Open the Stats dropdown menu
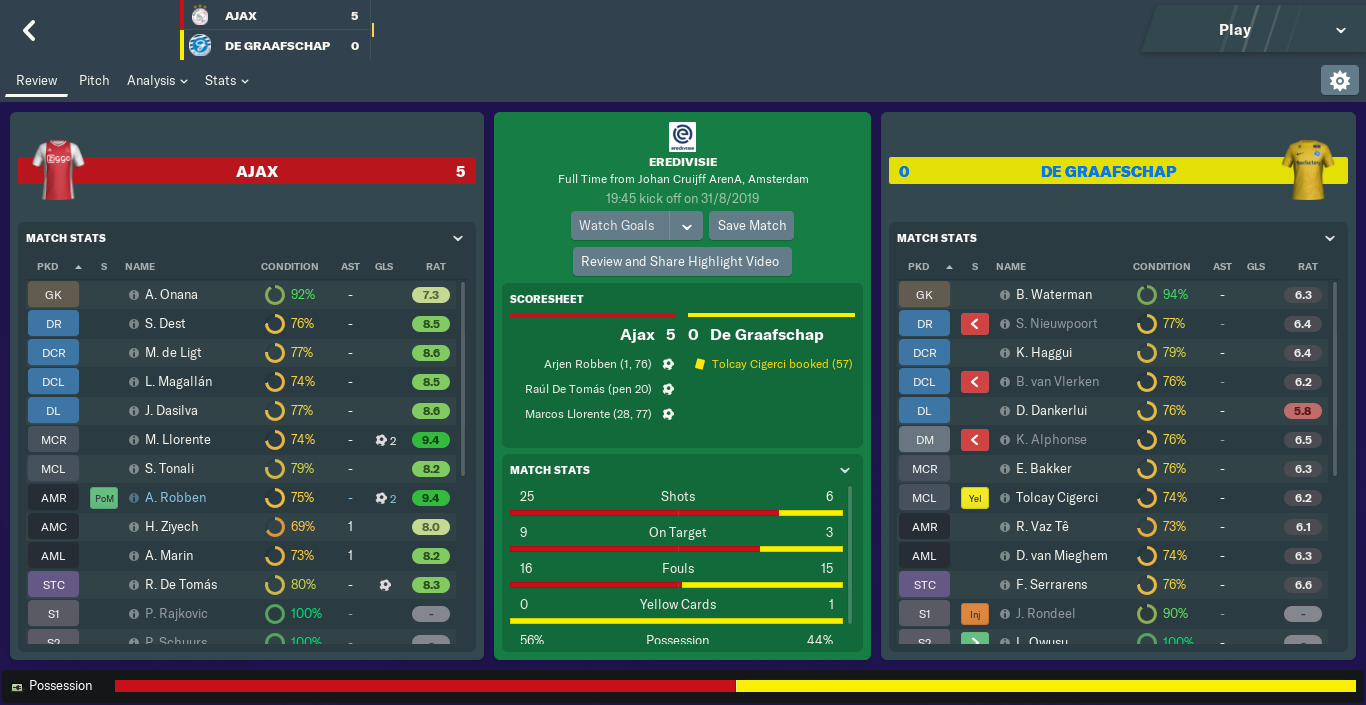The height and width of the screenshot is (705, 1366). [x=226, y=80]
